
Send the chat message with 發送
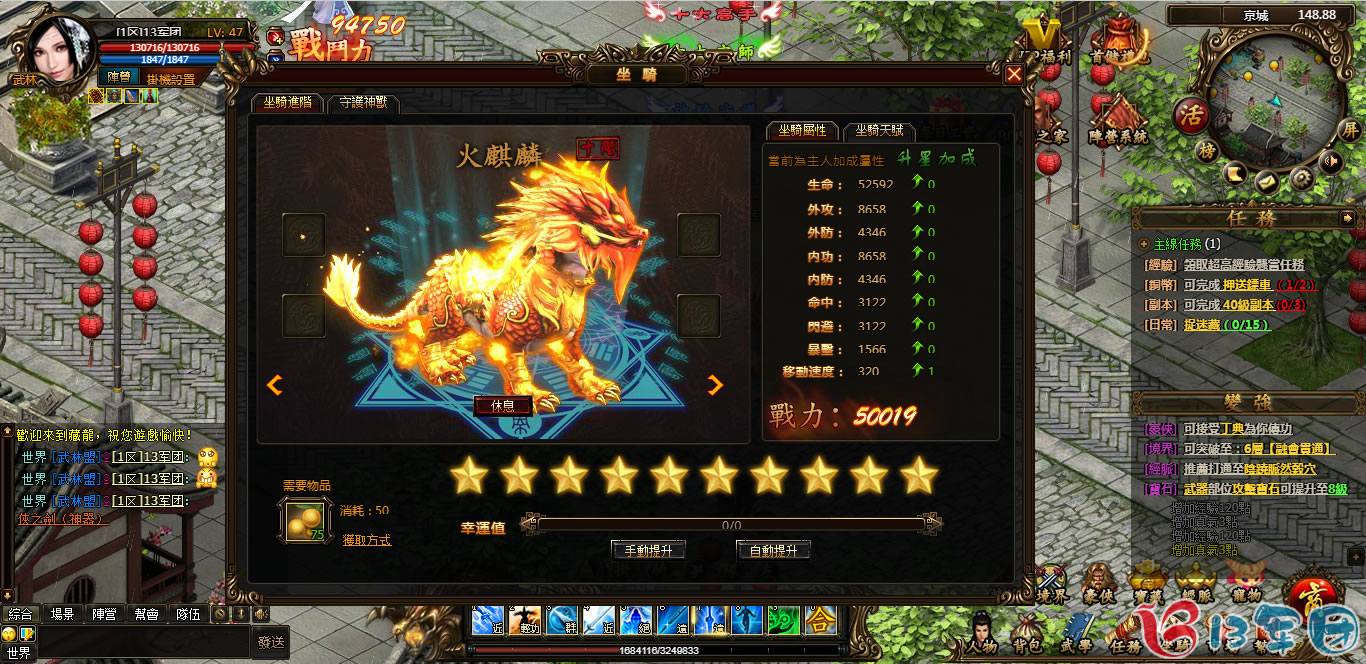[x=271, y=642]
